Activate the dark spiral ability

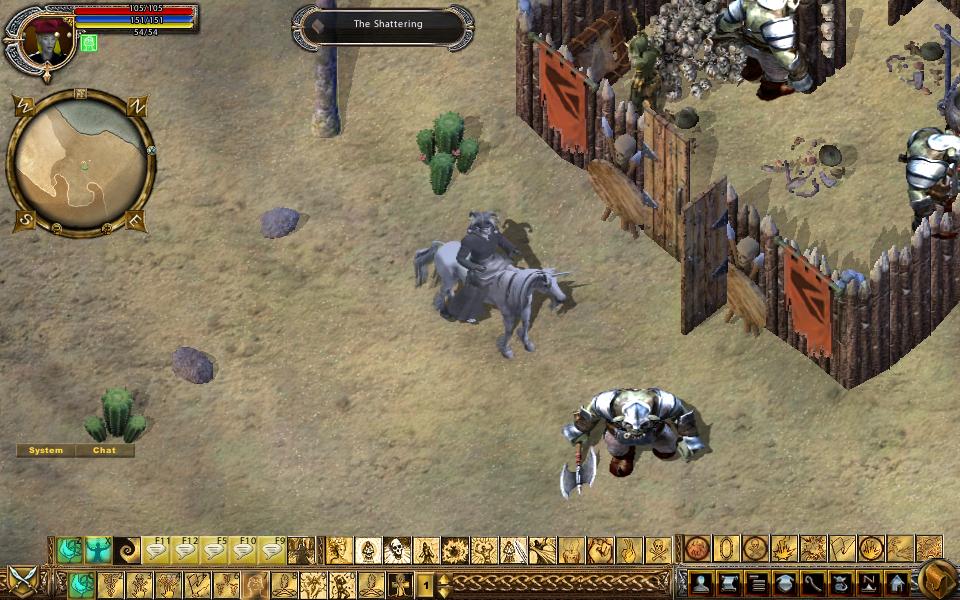(x=127, y=550)
